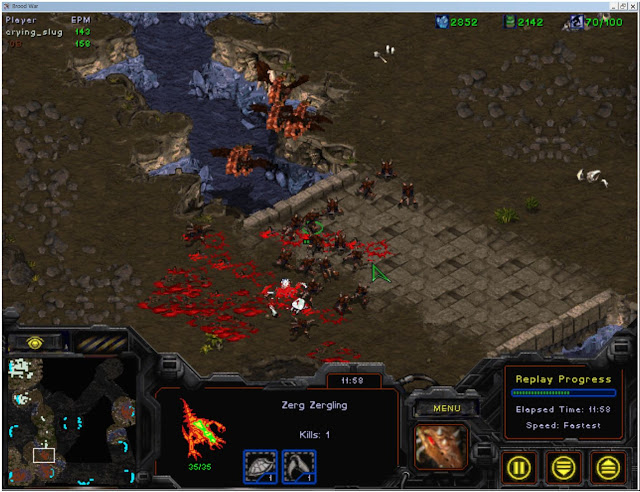This screenshot has width=640, height=492.
Task: Toggle the yellow eye minimap button
Action: click(35, 341)
